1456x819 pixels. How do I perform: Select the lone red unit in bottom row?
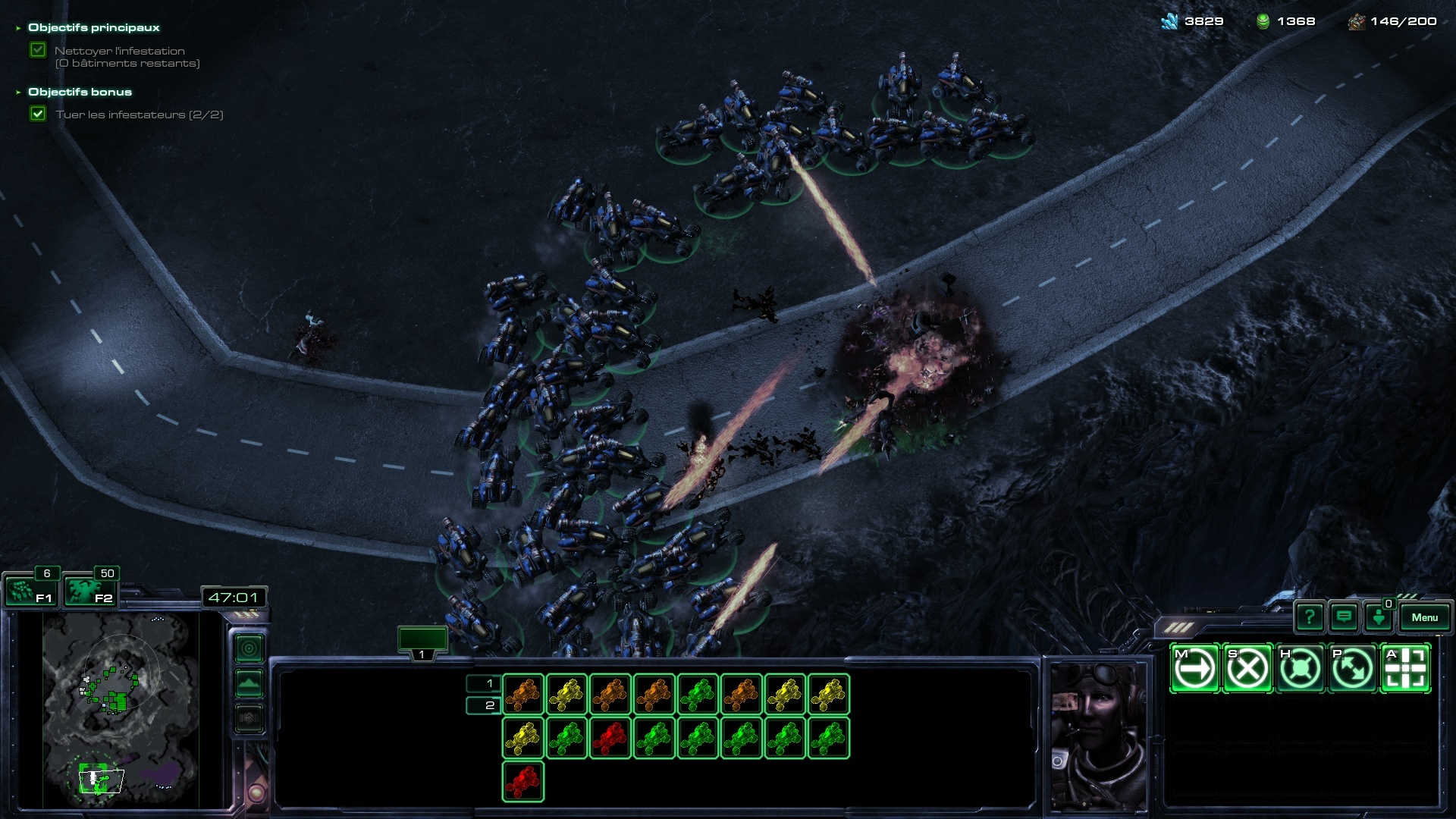tap(522, 781)
